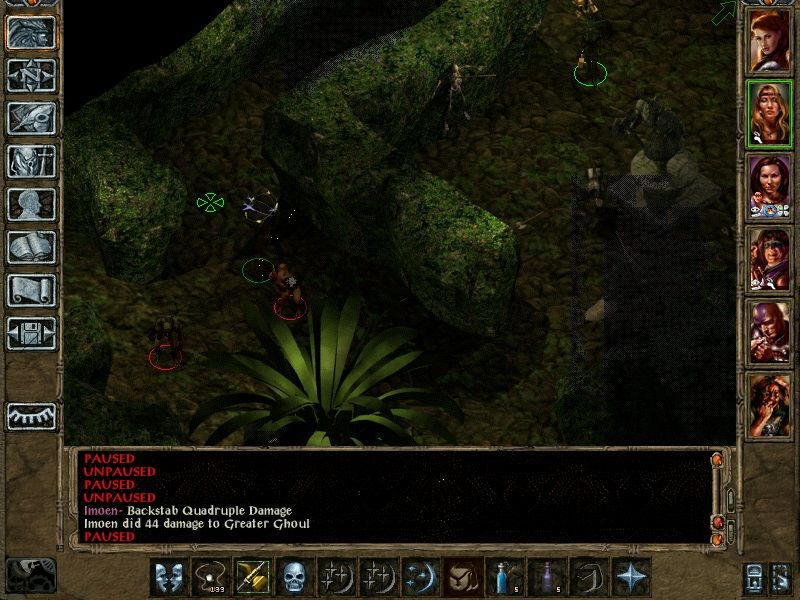Open the journal with quill icon
The width and height of the screenshot is (800, 600).
coord(31,117)
